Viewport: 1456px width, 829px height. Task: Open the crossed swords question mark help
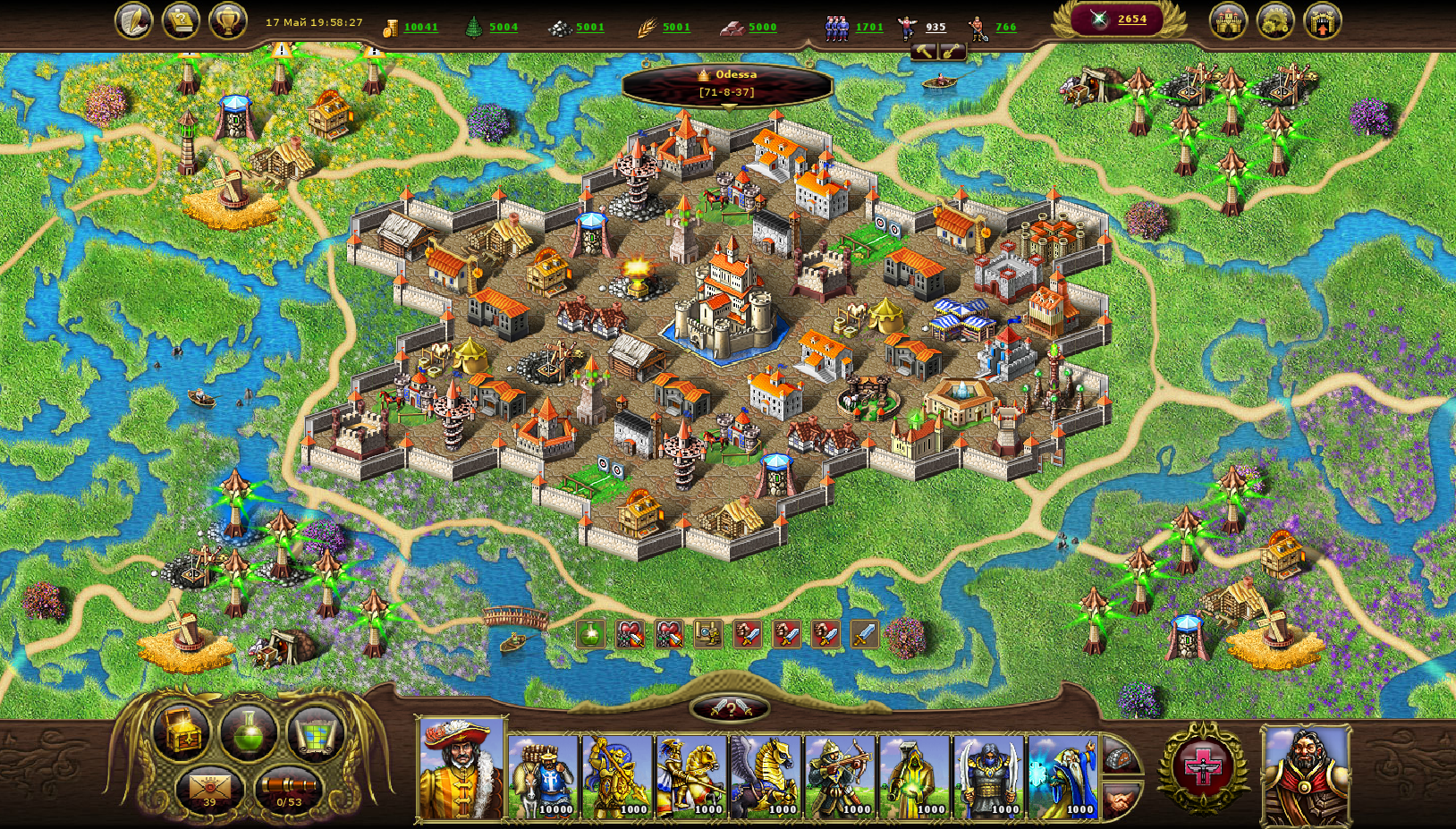pos(730,709)
